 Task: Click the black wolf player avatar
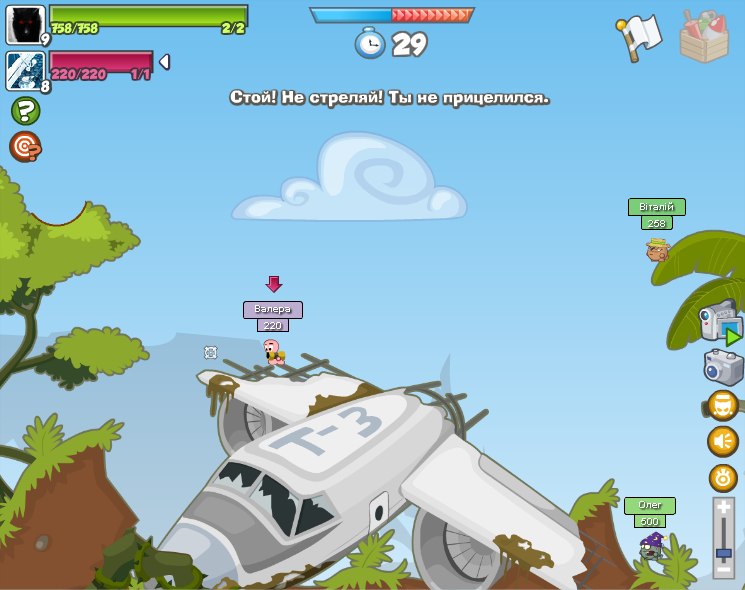(x=25, y=24)
